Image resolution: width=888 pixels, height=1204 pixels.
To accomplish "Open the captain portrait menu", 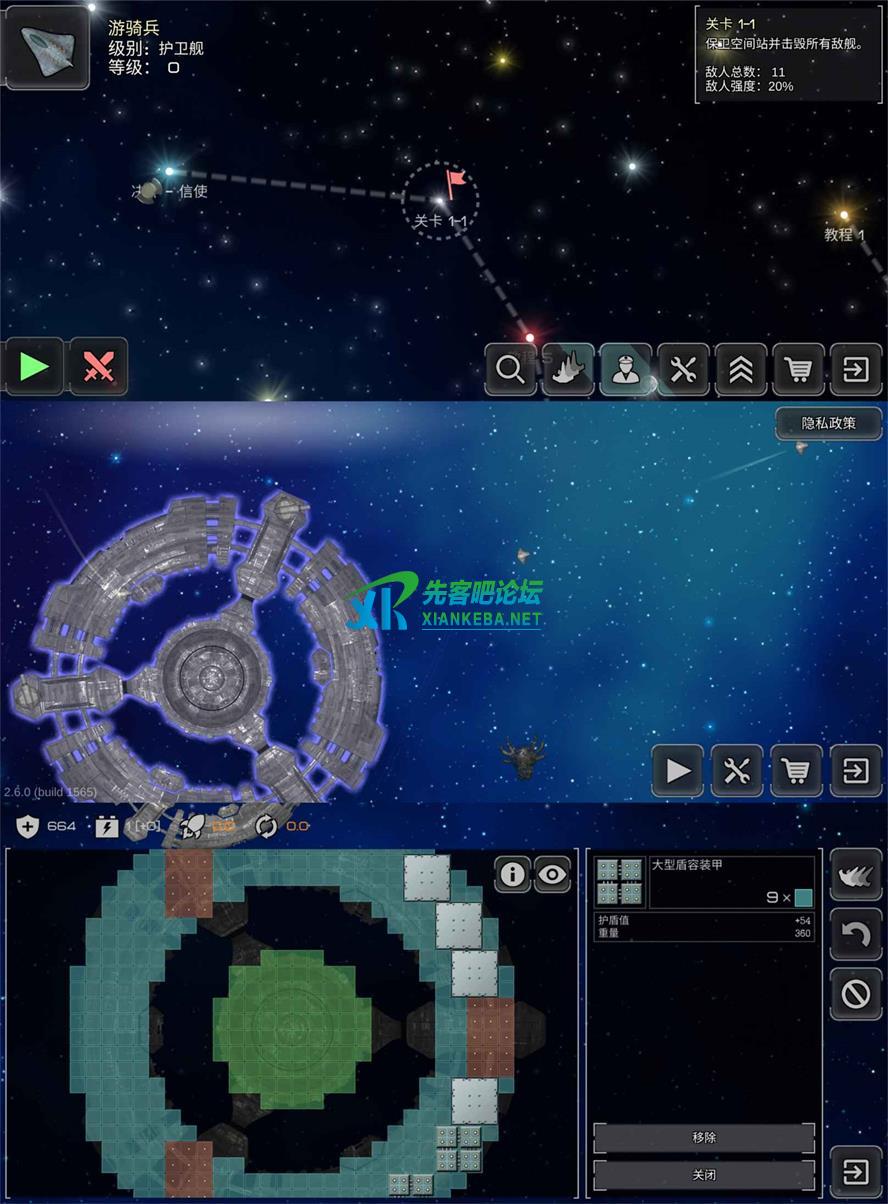I will pos(626,370).
